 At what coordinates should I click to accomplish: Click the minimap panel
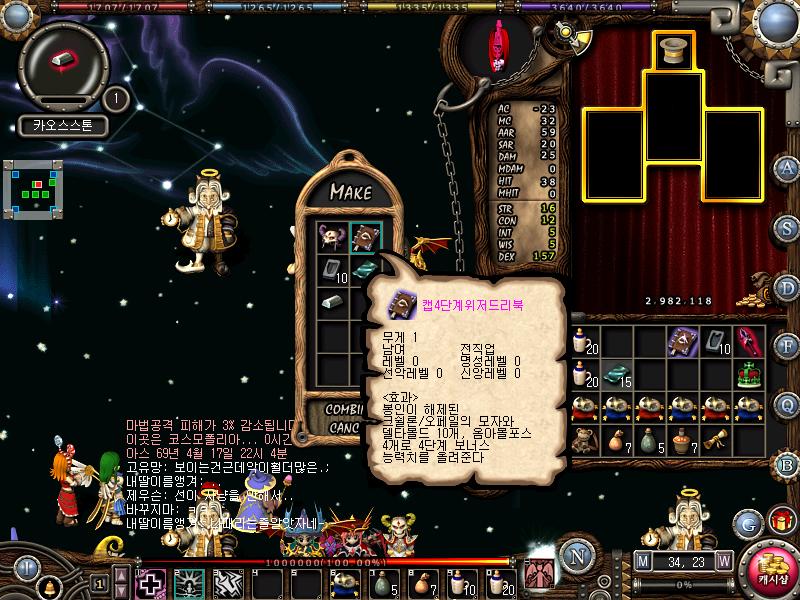pyautogui.click(x=32, y=187)
